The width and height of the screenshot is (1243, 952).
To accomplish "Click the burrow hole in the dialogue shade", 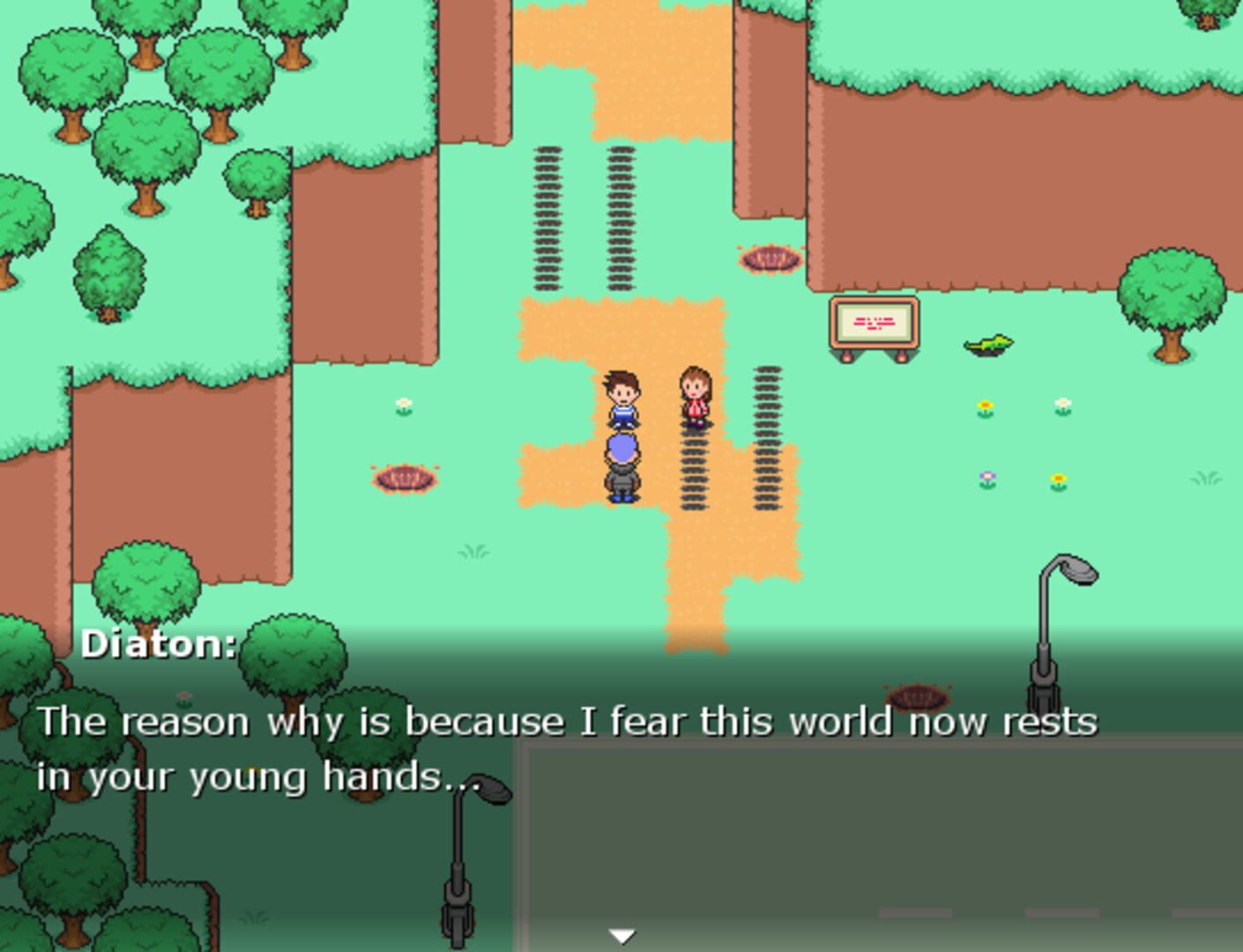I will (x=919, y=696).
